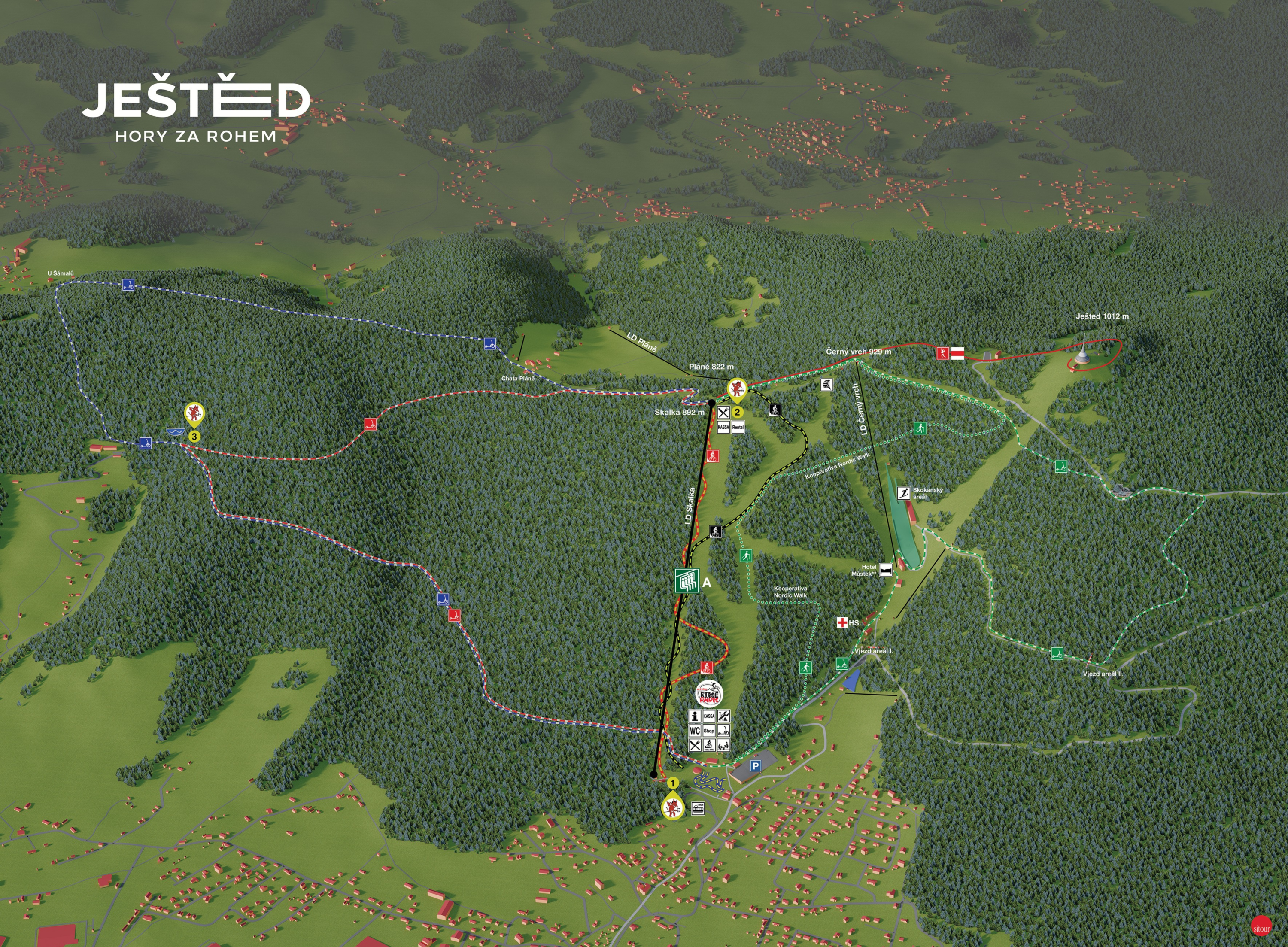Image resolution: width=1288 pixels, height=947 pixels.
Task: Click the Skokanský areál ski jump icon
Action: [x=904, y=493]
